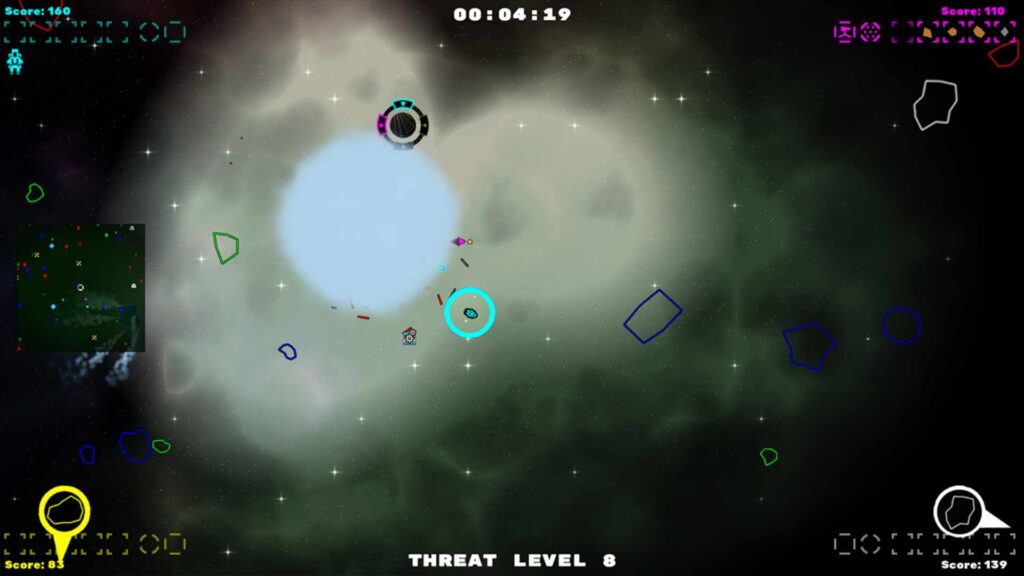Click the white off-screen player indicator
The width and height of the screenshot is (1024, 576).
960,511
